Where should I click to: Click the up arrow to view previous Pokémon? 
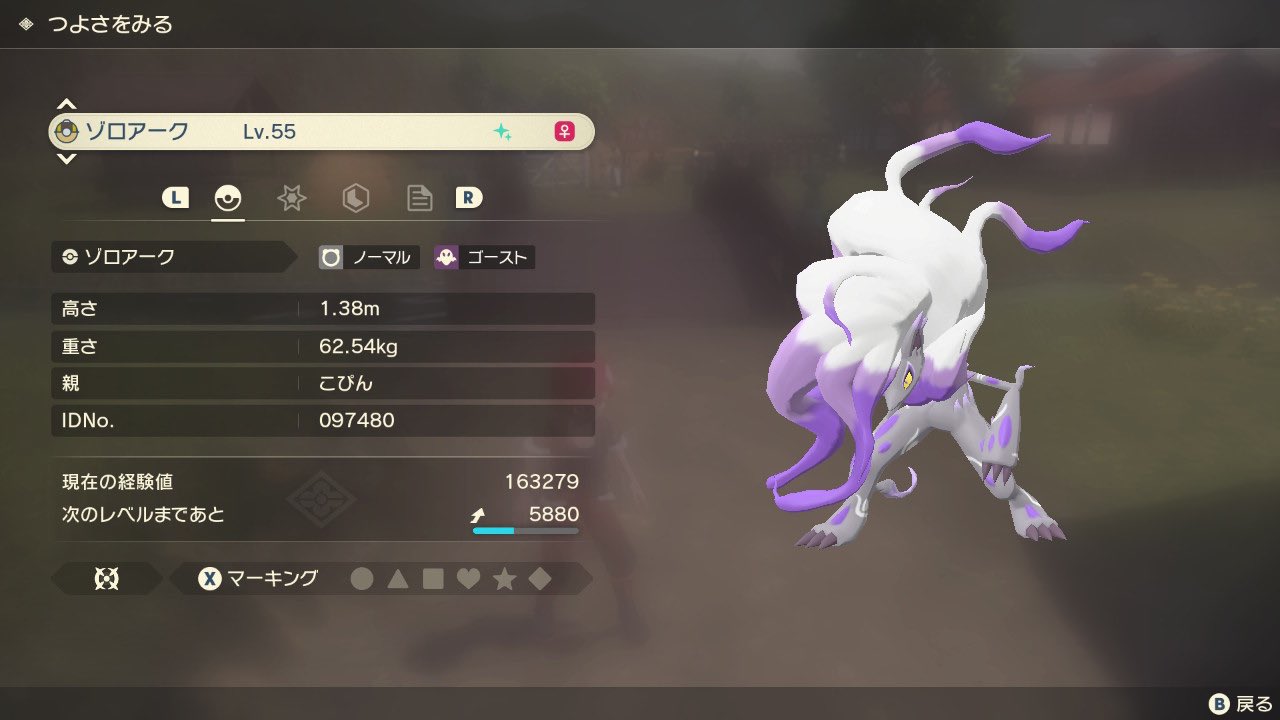coord(66,103)
